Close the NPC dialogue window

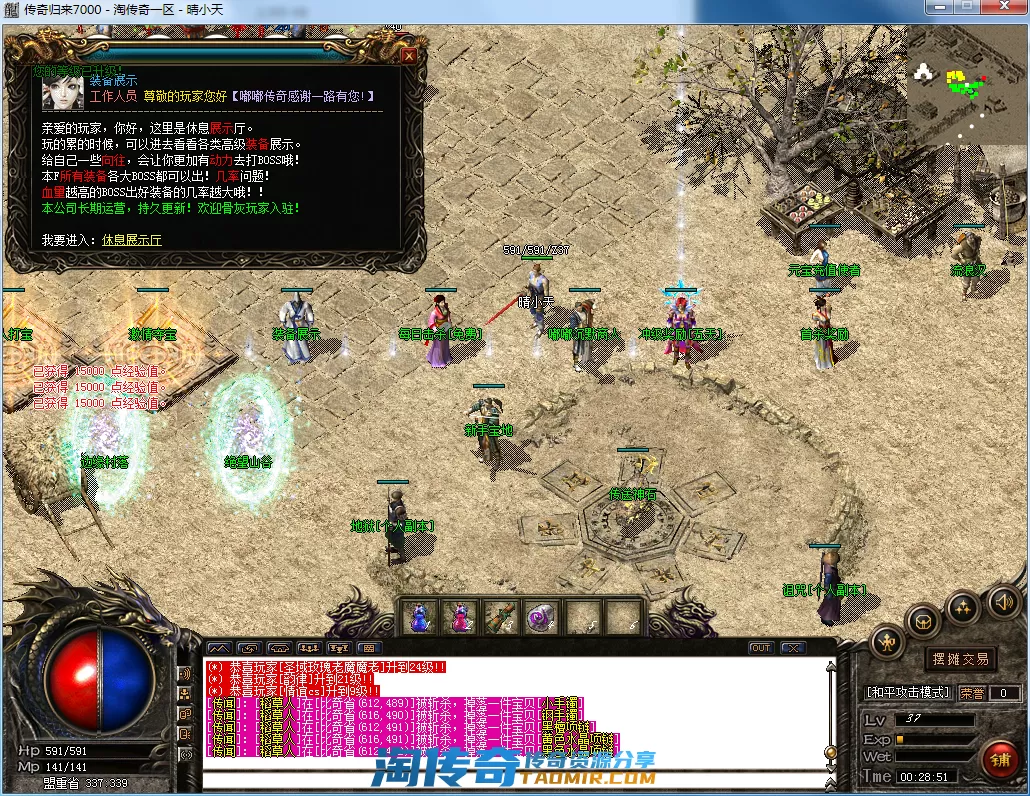pos(408,56)
